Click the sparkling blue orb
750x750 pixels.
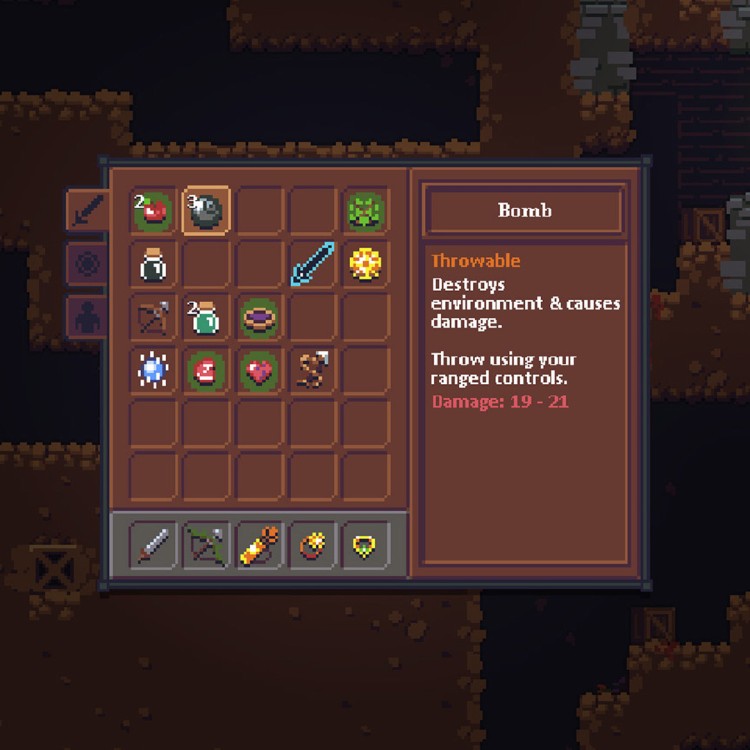(x=153, y=371)
